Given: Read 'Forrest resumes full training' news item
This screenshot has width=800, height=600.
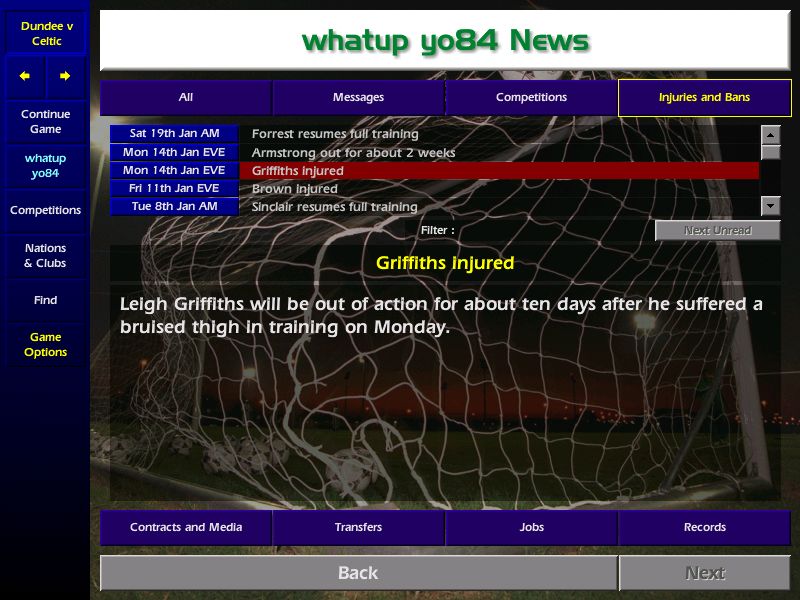Looking at the screenshot, I should [x=335, y=134].
